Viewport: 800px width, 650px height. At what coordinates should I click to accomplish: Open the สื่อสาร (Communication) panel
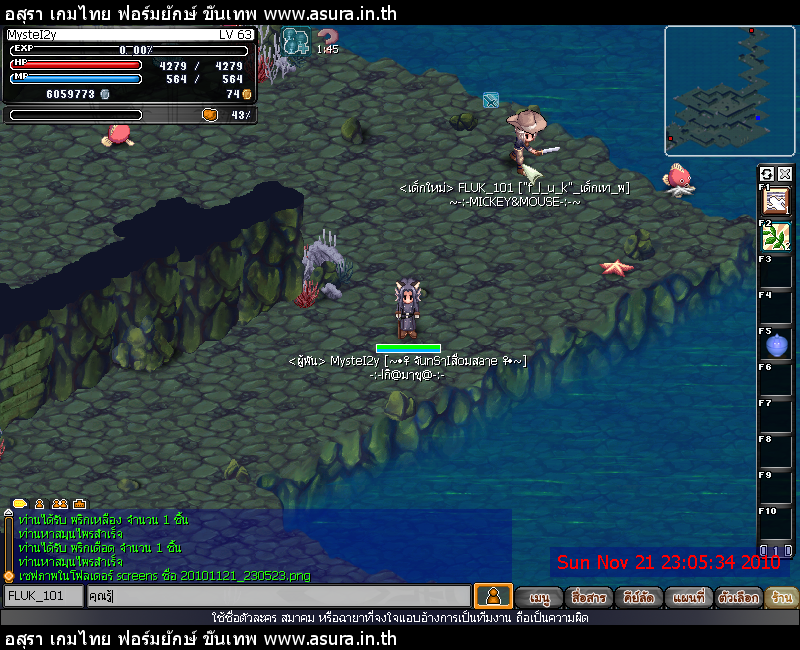tap(587, 597)
